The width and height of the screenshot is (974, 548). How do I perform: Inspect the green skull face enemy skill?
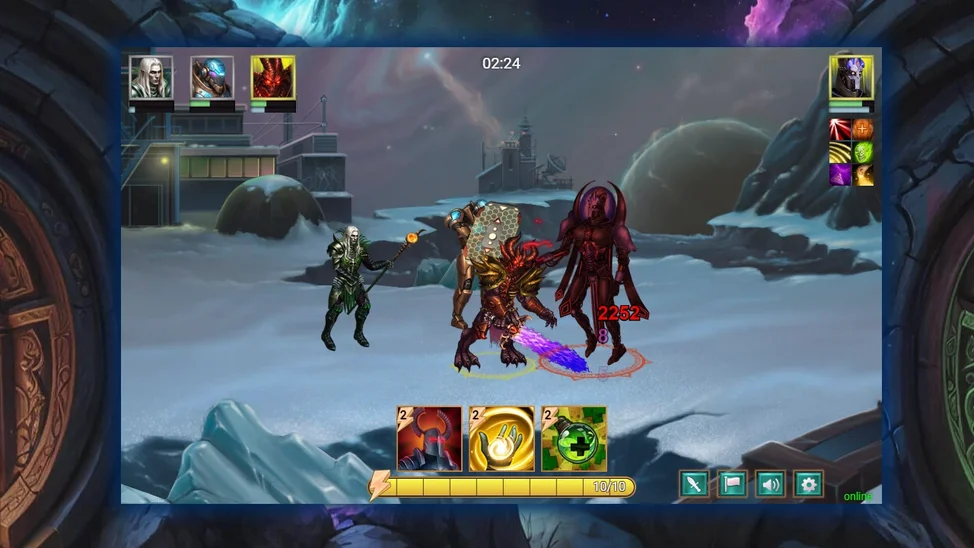[x=862, y=152]
